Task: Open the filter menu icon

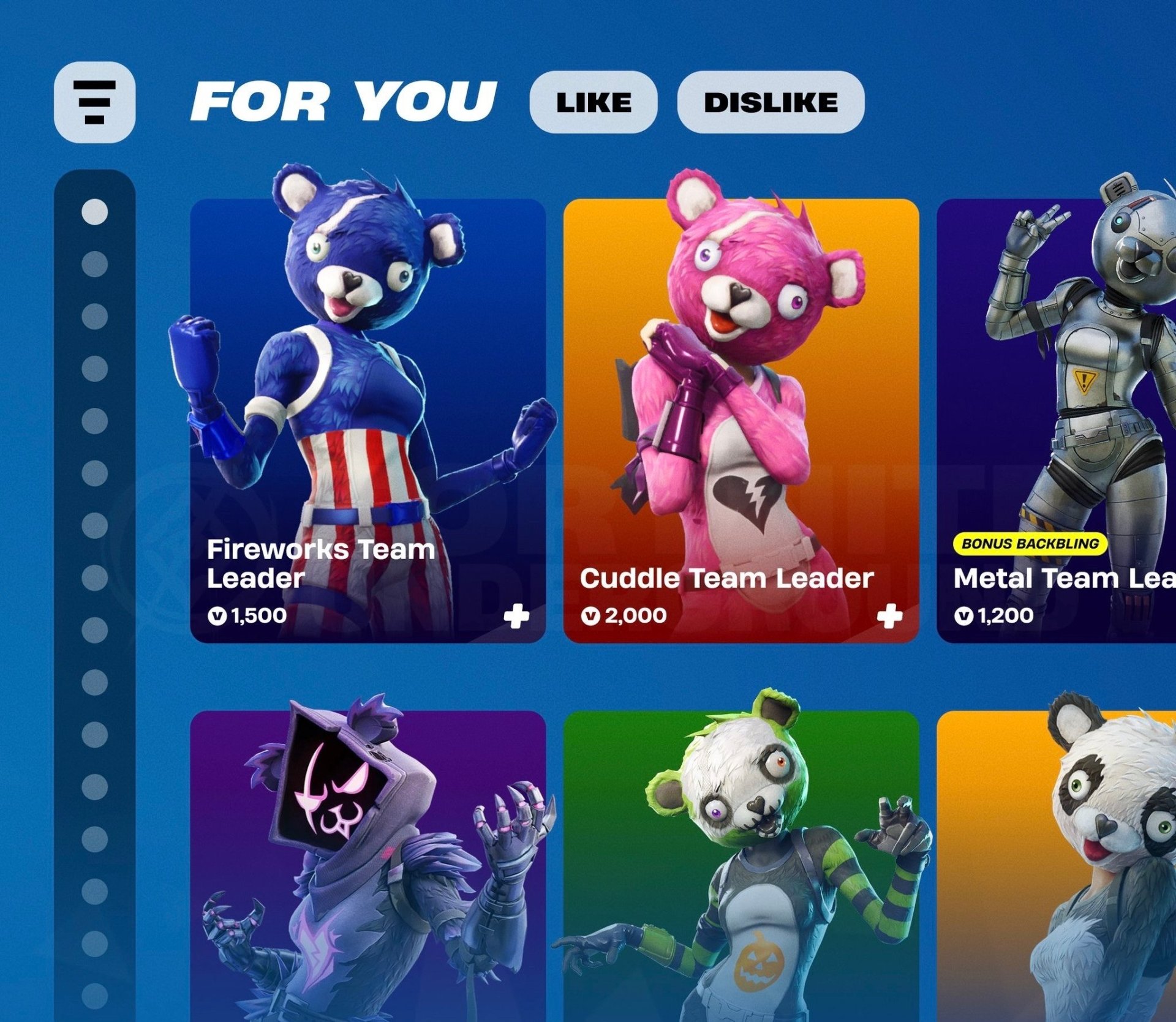Action: point(94,102)
